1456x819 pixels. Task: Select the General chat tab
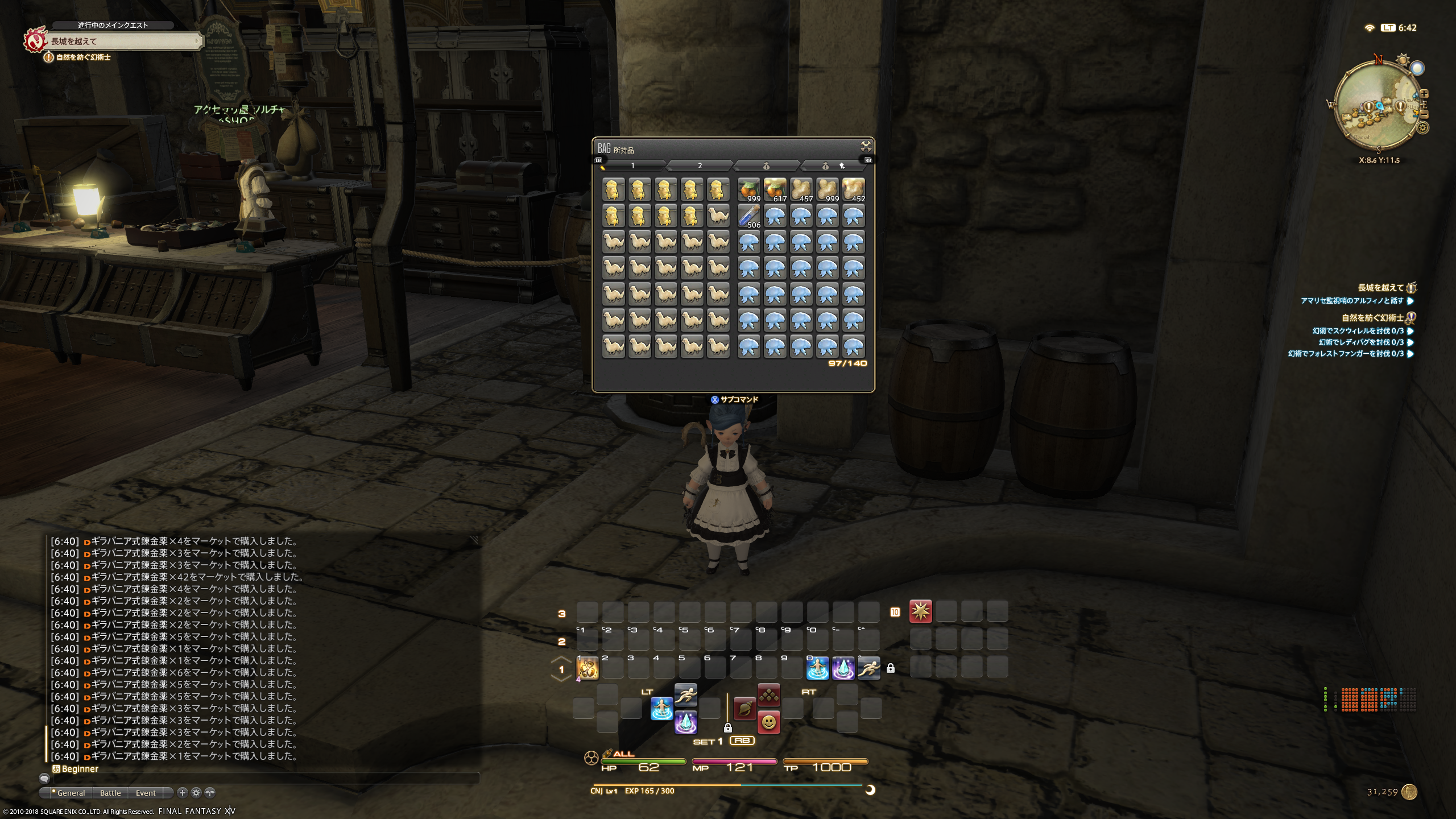(x=71, y=793)
